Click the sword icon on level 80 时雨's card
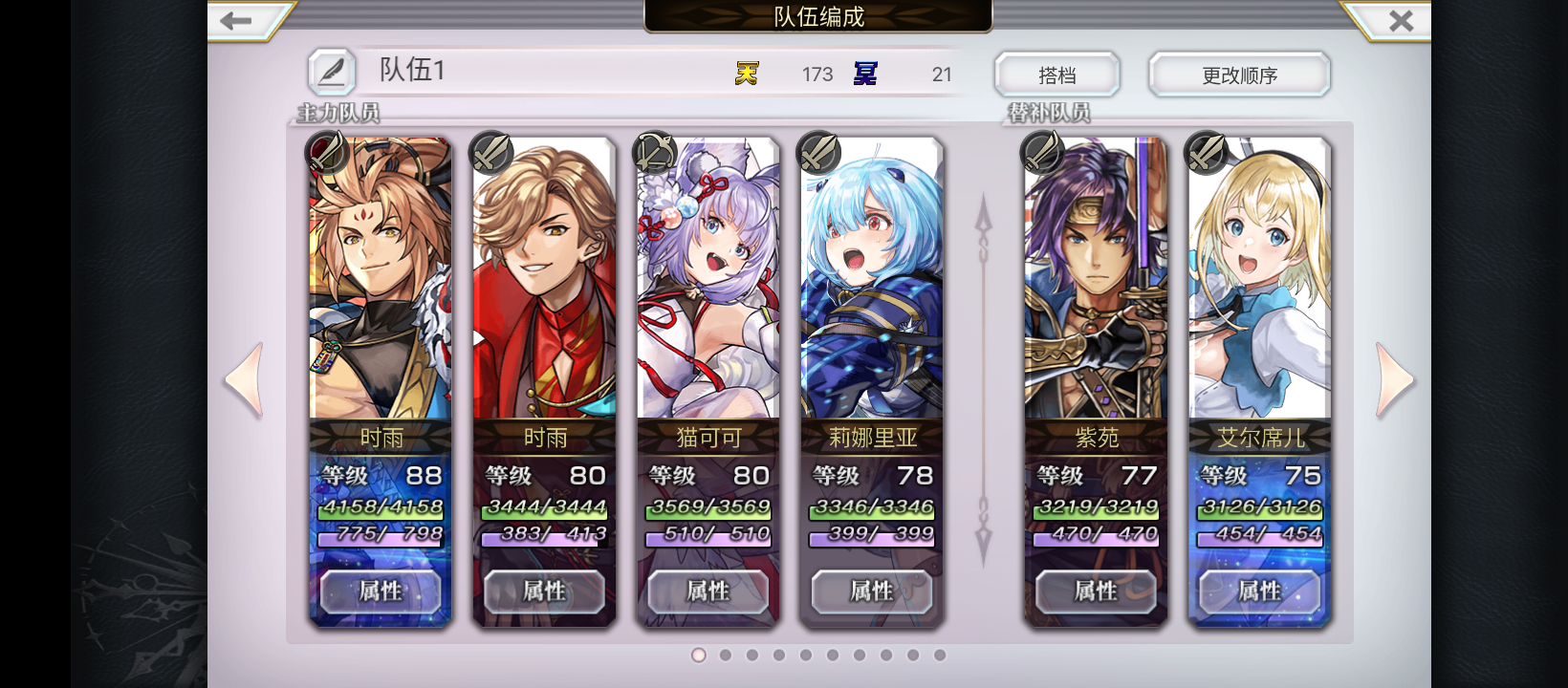 (490, 152)
